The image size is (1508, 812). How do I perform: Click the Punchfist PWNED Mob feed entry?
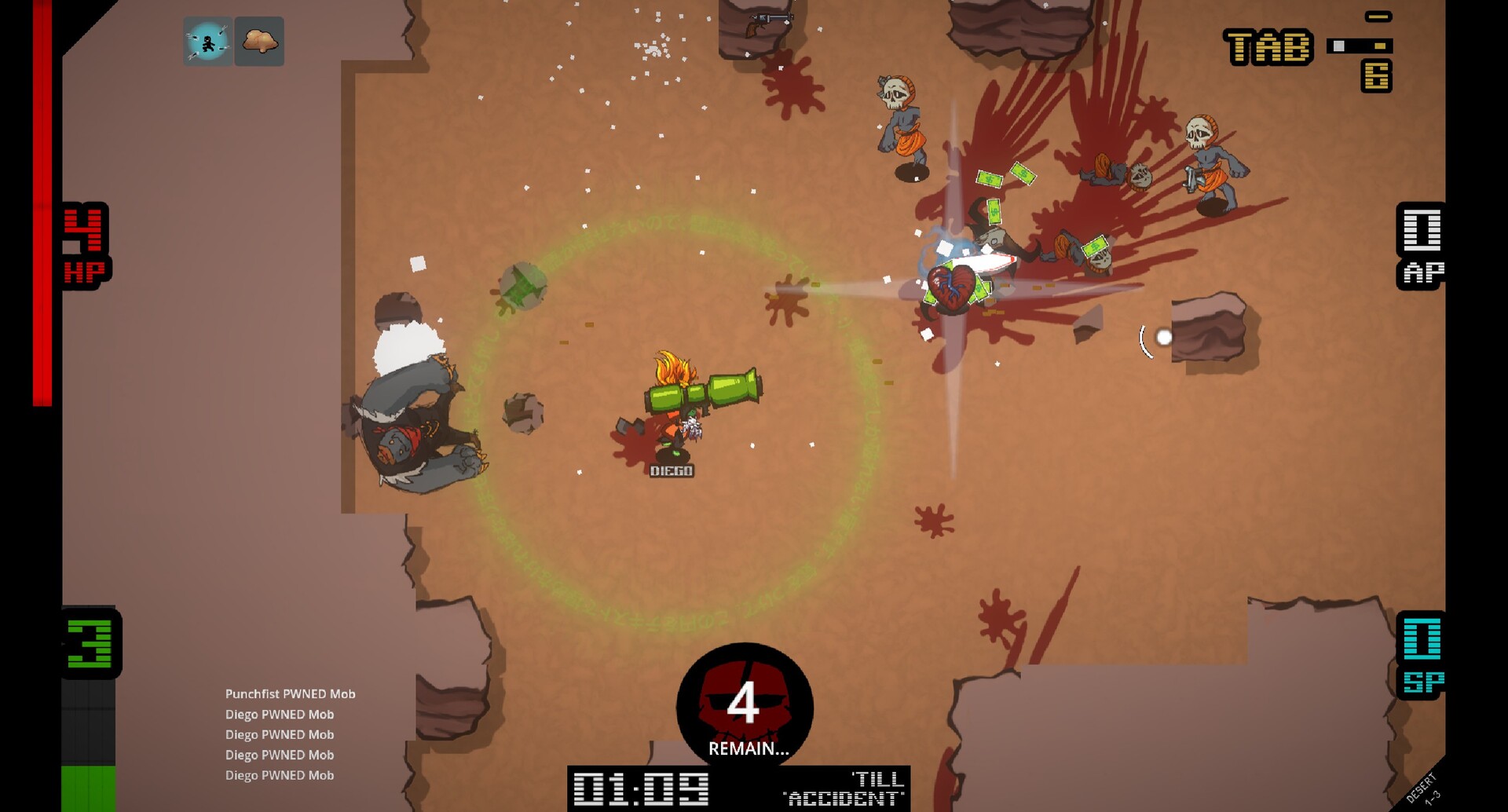(x=291, y=694)
